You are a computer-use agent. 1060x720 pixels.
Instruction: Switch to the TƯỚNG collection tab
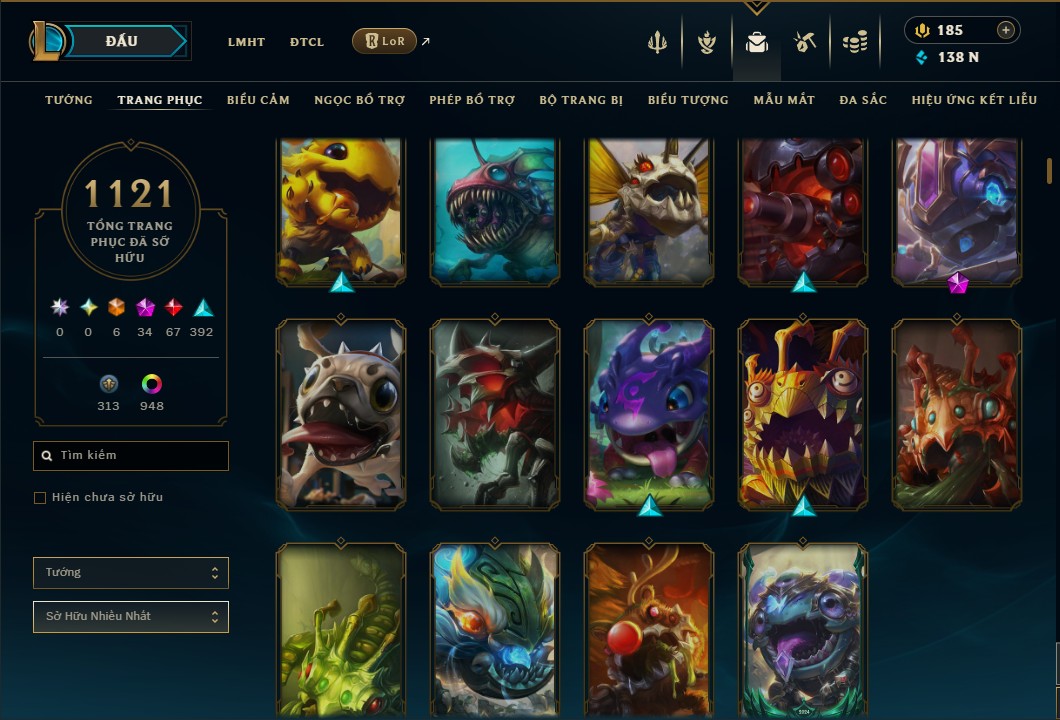(x=69, y=100)
